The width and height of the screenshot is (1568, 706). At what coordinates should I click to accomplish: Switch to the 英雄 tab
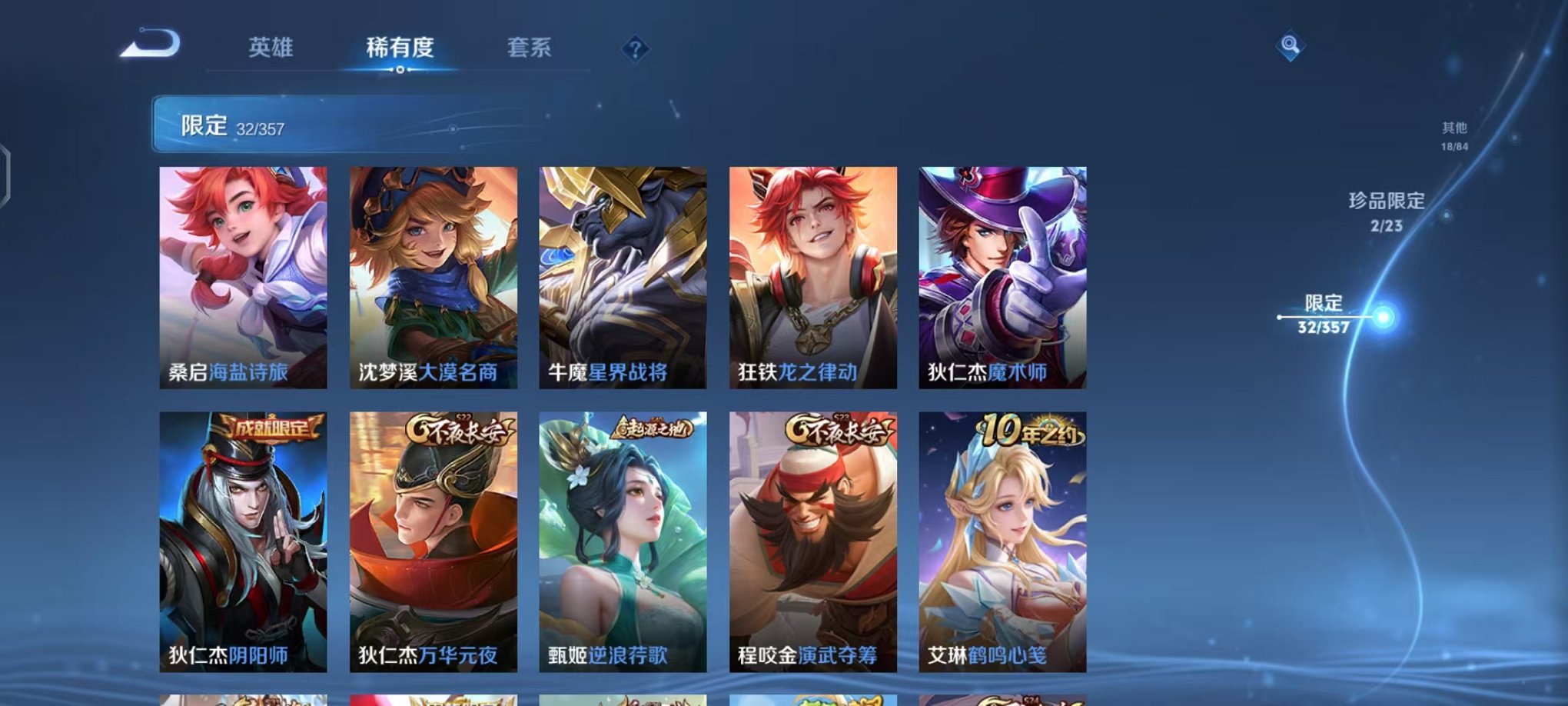pyautogui.click(x=273, y=48)
